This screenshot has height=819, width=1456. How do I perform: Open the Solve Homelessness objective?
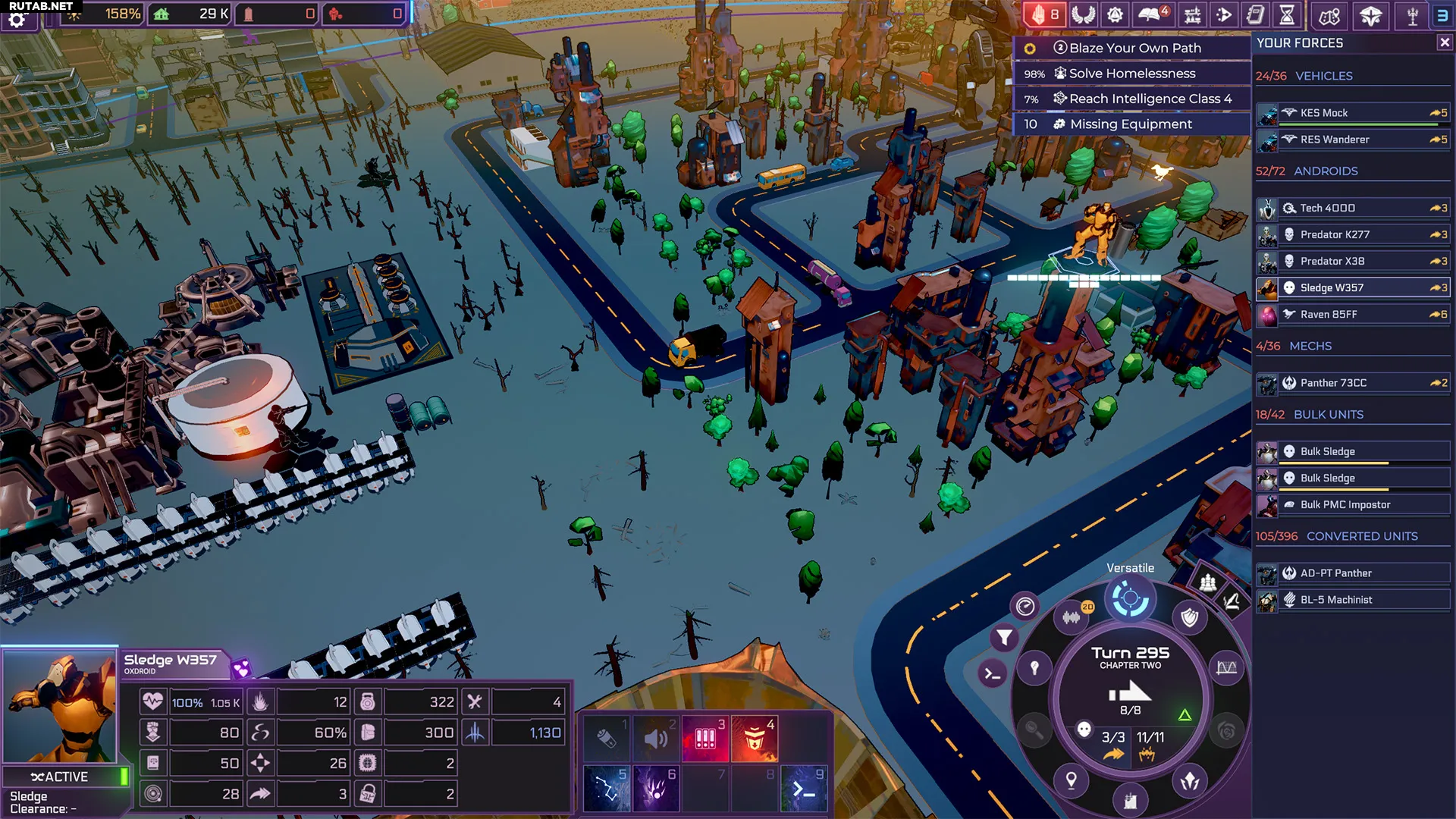pyautogui.click(x=1131, y=74)
